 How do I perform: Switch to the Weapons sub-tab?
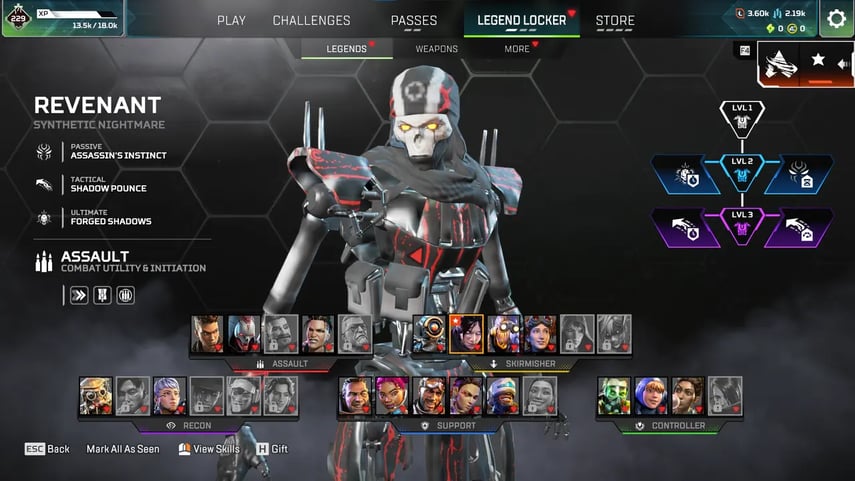point(436,48)
